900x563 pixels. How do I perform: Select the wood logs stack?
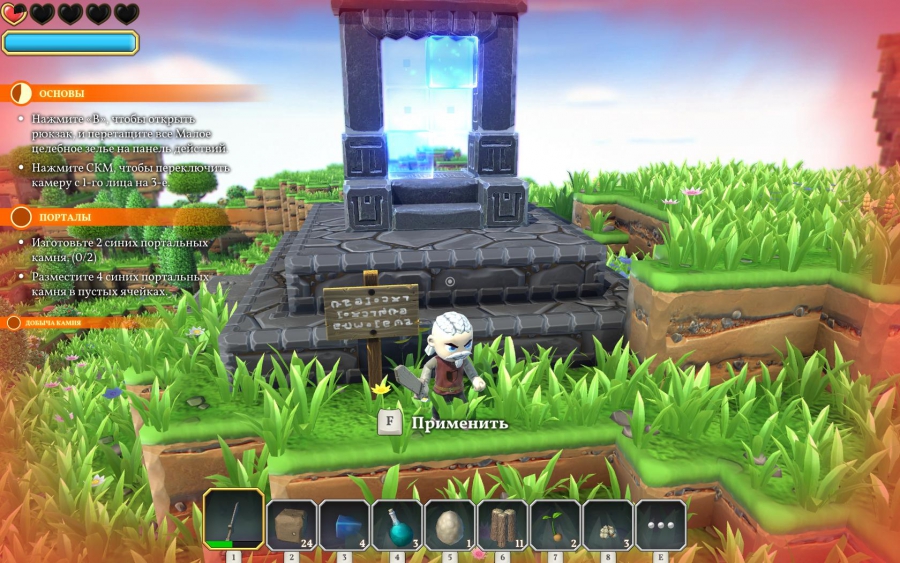click(502, 524)
